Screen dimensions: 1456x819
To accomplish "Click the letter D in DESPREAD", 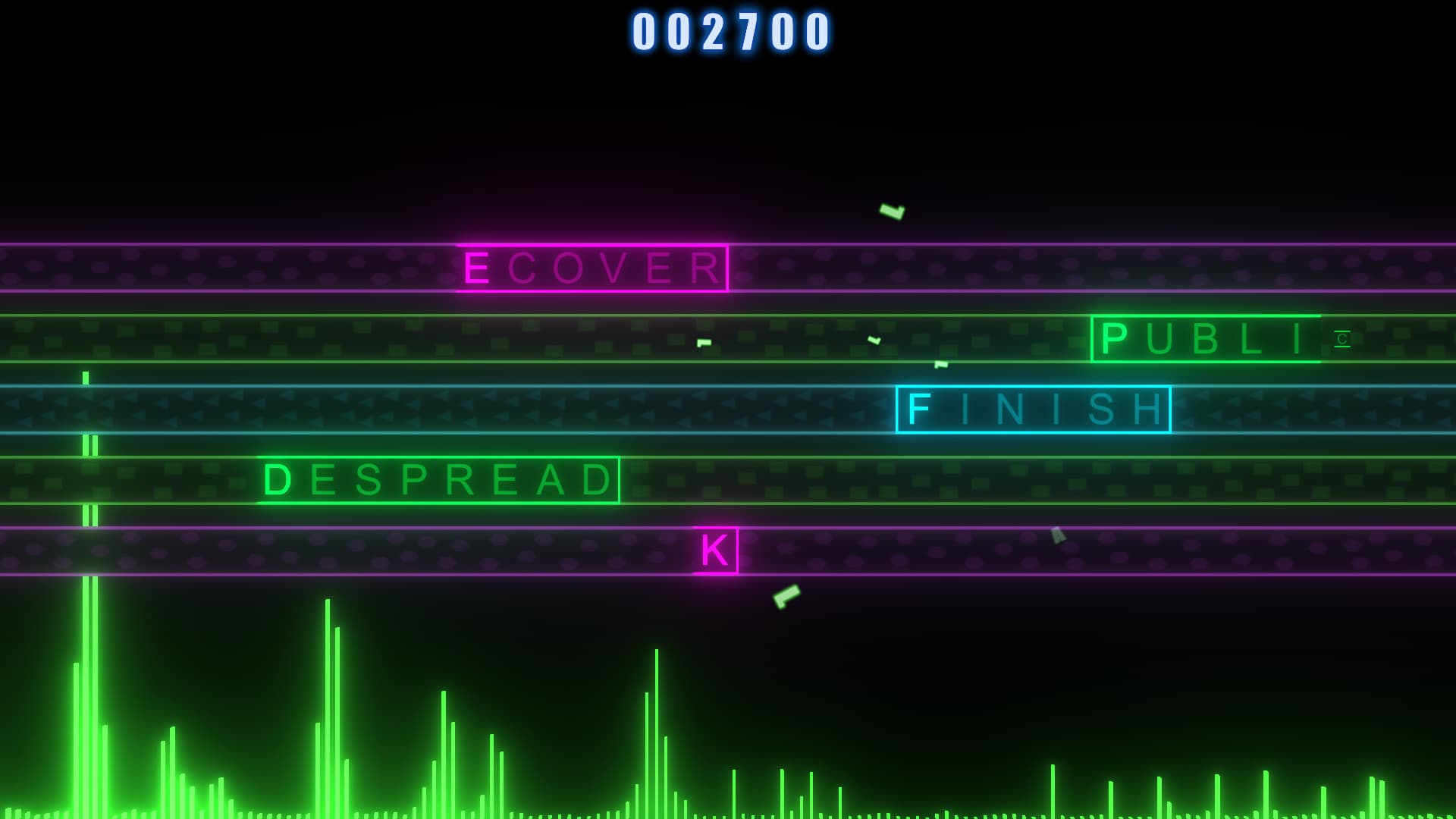I will pos(280,480).
